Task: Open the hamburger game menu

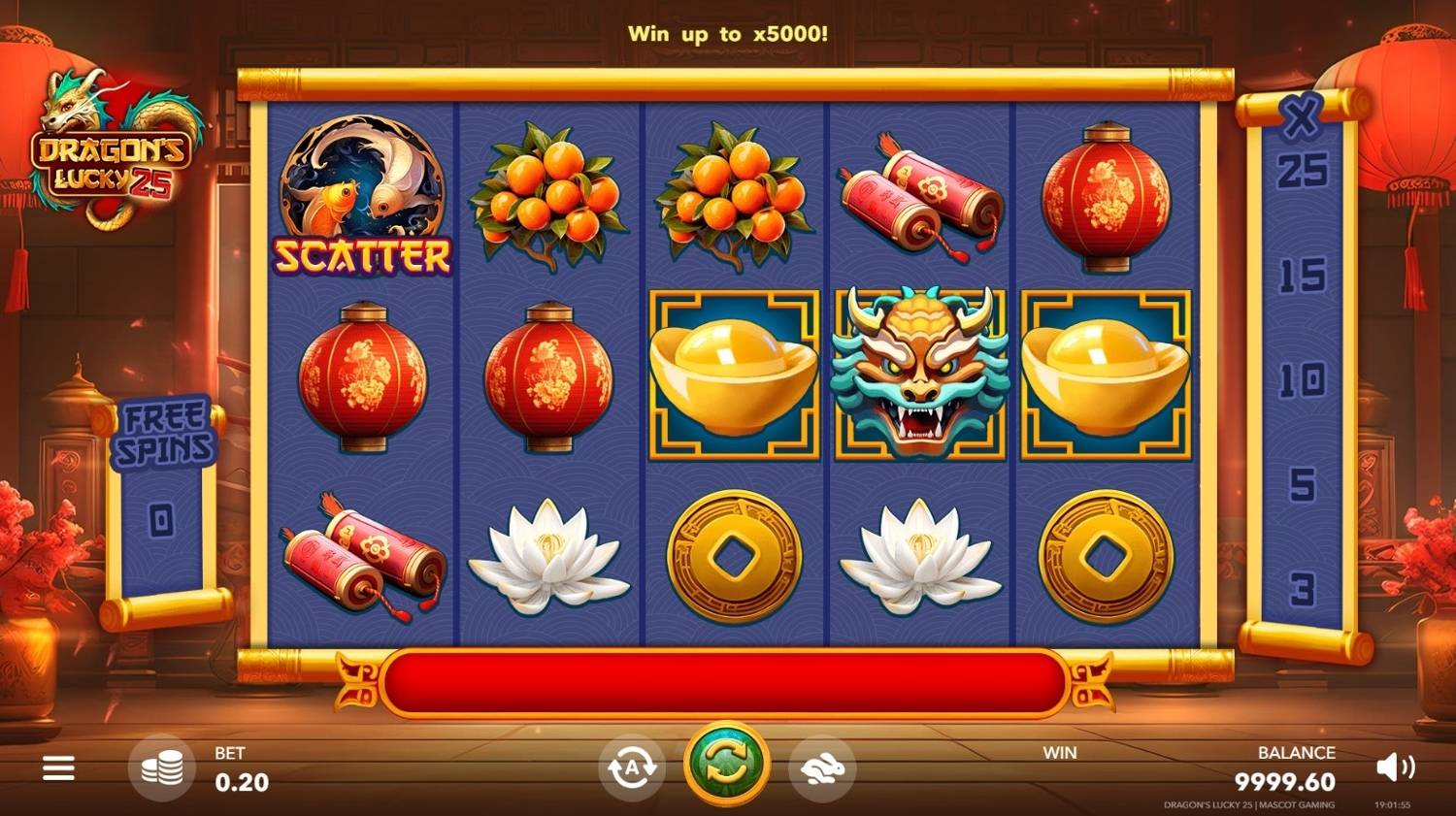Action: (x=58, y=767)
